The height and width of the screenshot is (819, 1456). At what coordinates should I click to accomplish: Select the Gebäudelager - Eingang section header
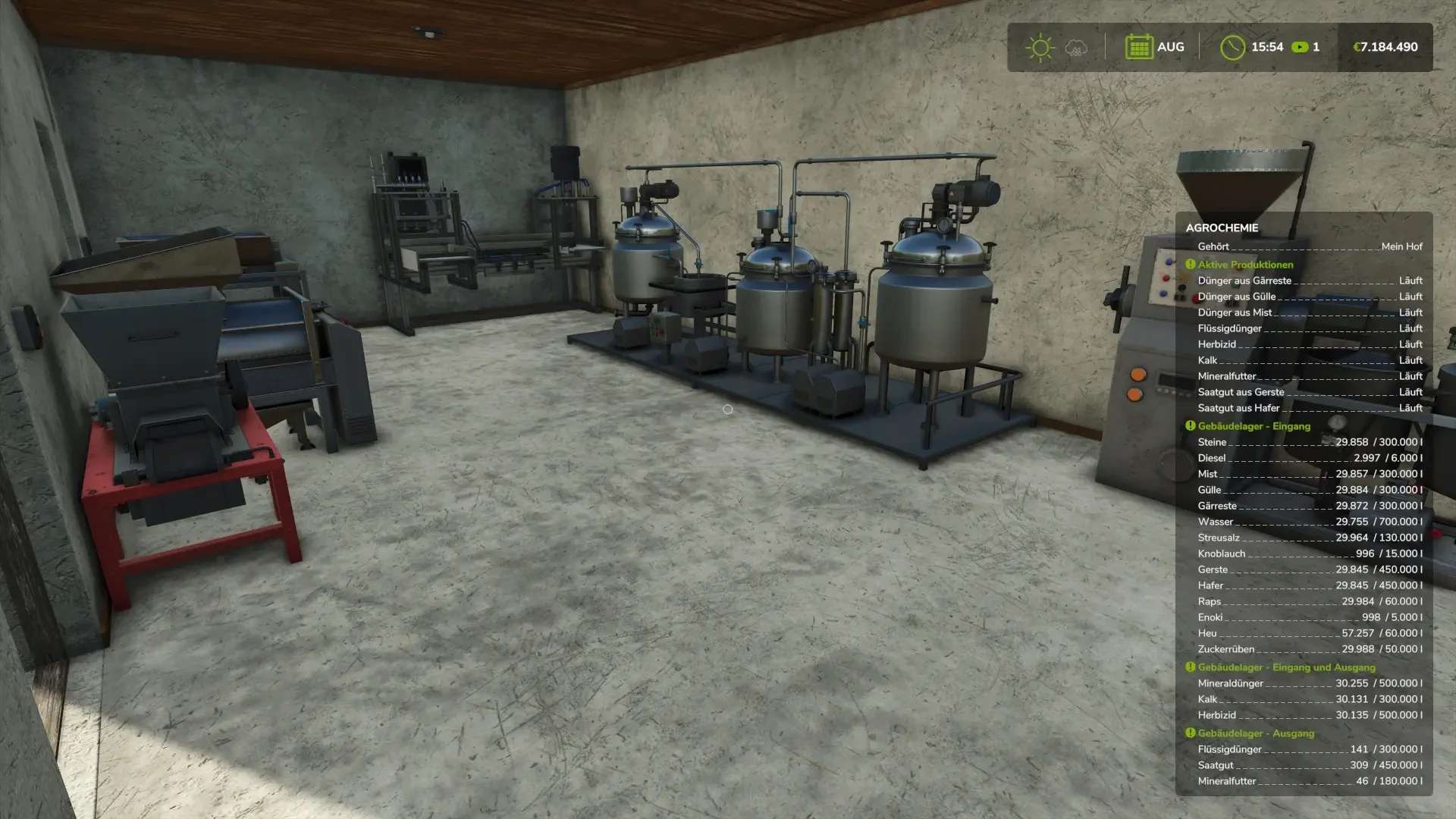coord(1254,426)
